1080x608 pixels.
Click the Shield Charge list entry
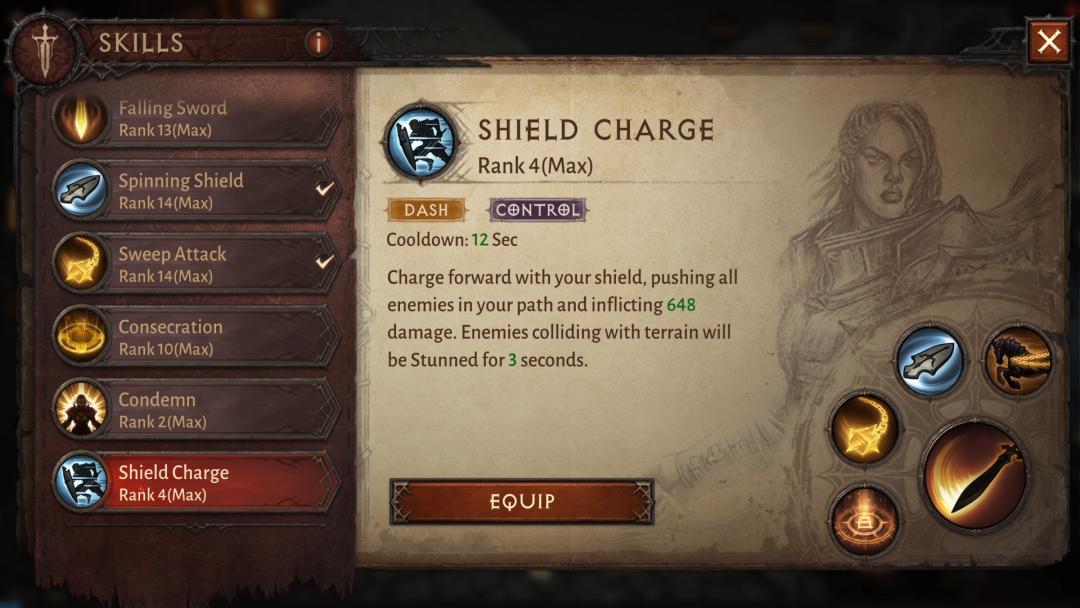(x=196, y=481)
